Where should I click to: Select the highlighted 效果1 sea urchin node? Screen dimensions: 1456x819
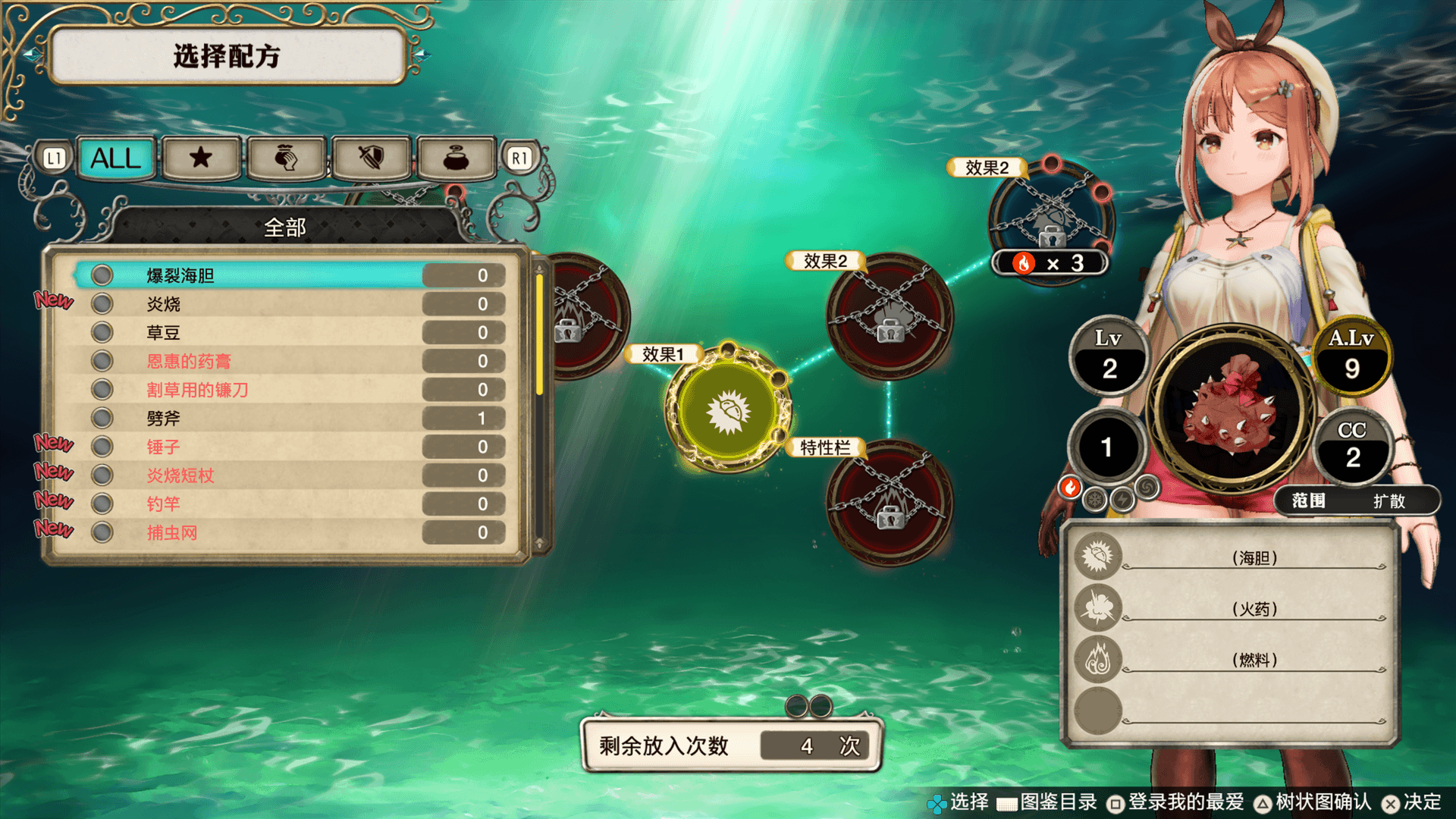[x=728, y=410]
